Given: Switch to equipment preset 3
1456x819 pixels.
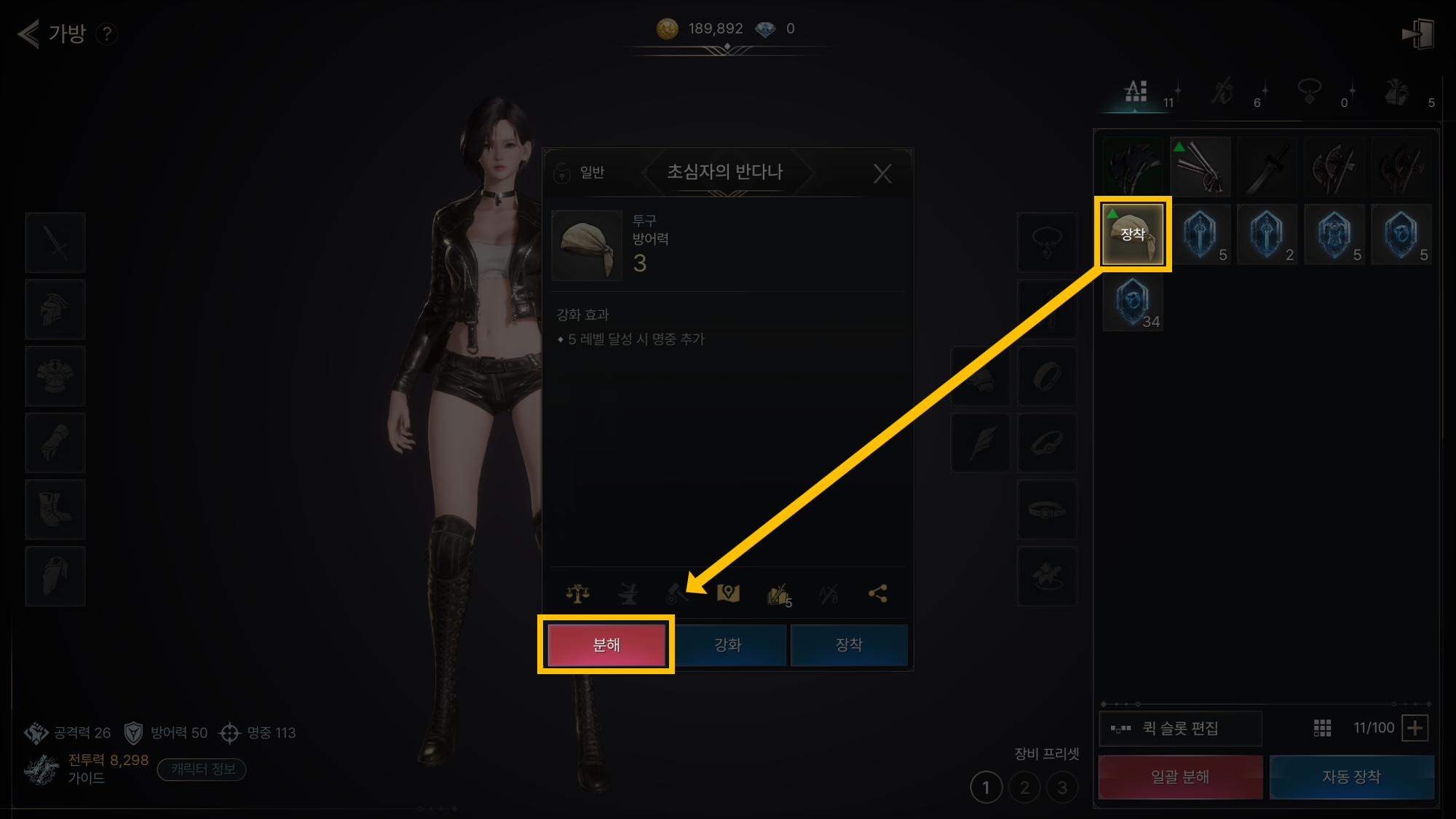Looking at the screenshot, I should coord(1062,788).
